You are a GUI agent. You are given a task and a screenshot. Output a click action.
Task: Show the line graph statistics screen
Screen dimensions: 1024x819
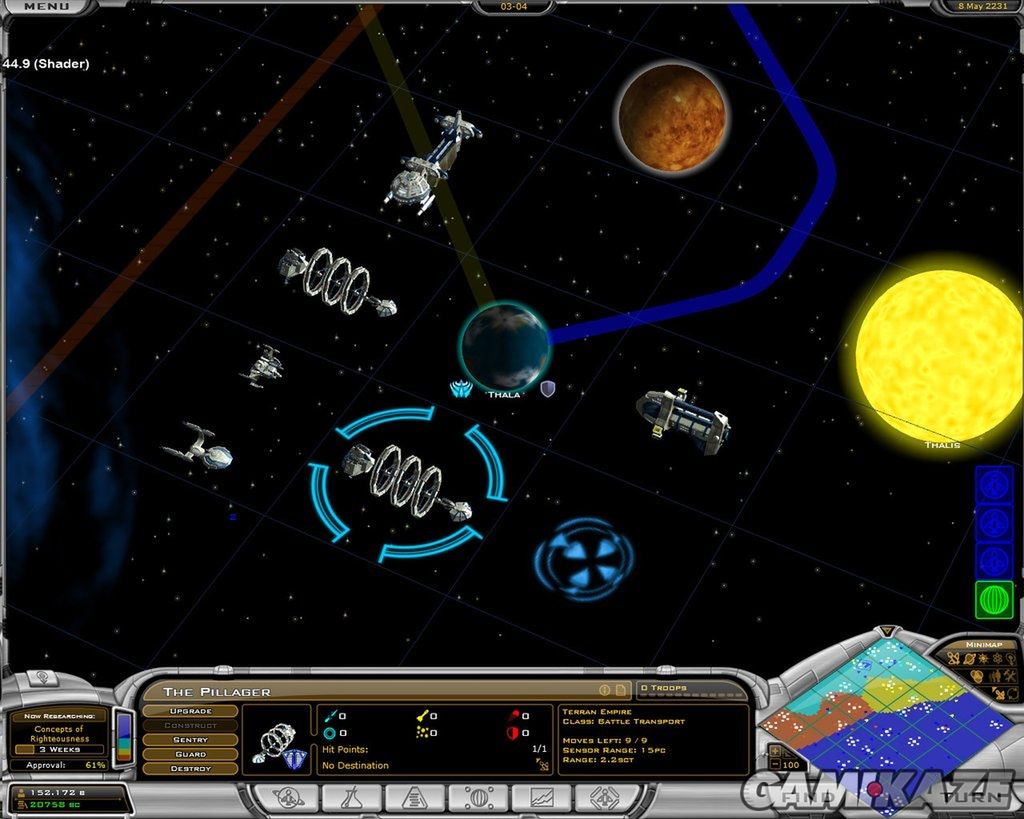[x=543, y=797]
